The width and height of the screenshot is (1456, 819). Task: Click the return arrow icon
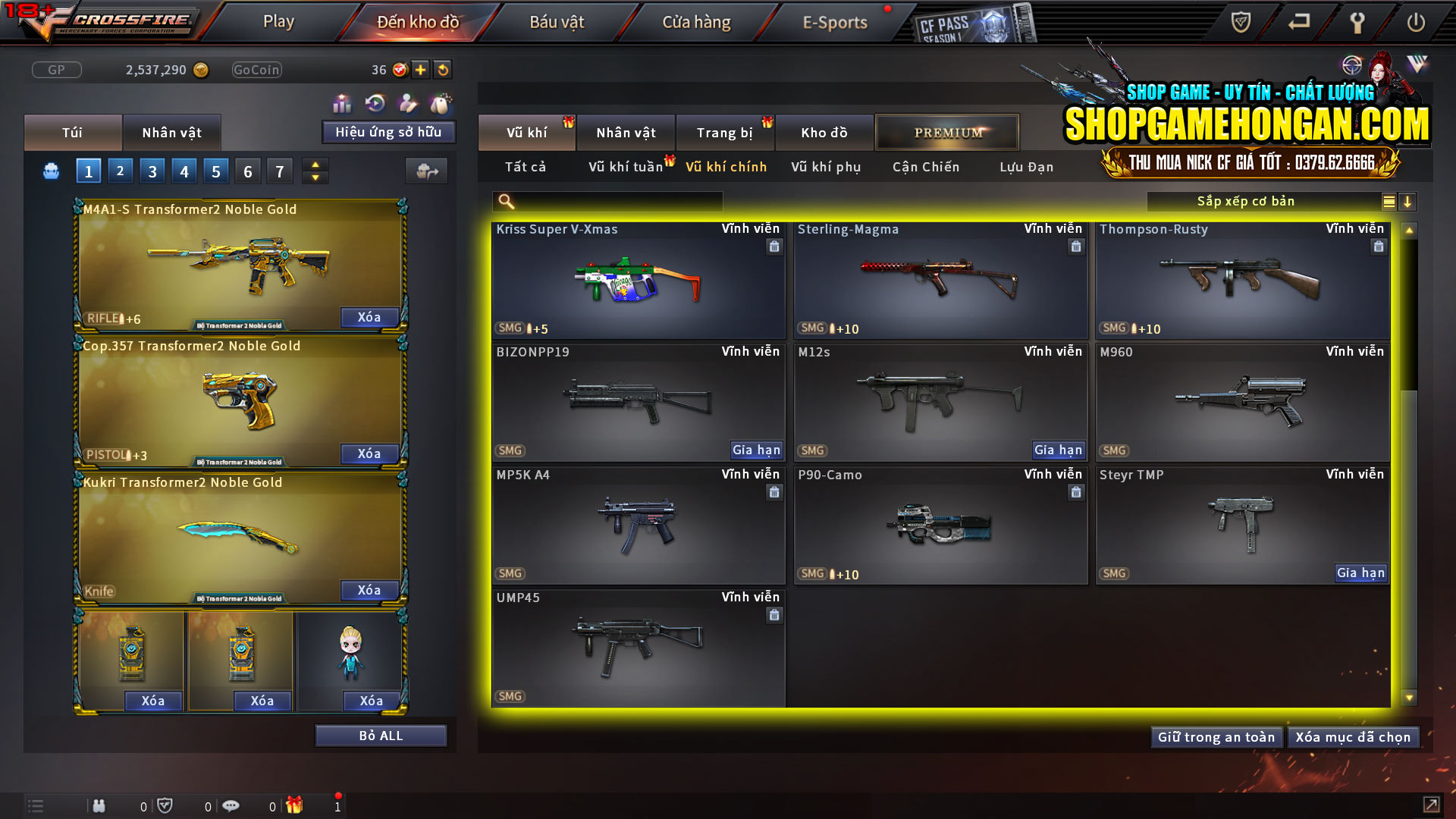[x=1298, y=23]
